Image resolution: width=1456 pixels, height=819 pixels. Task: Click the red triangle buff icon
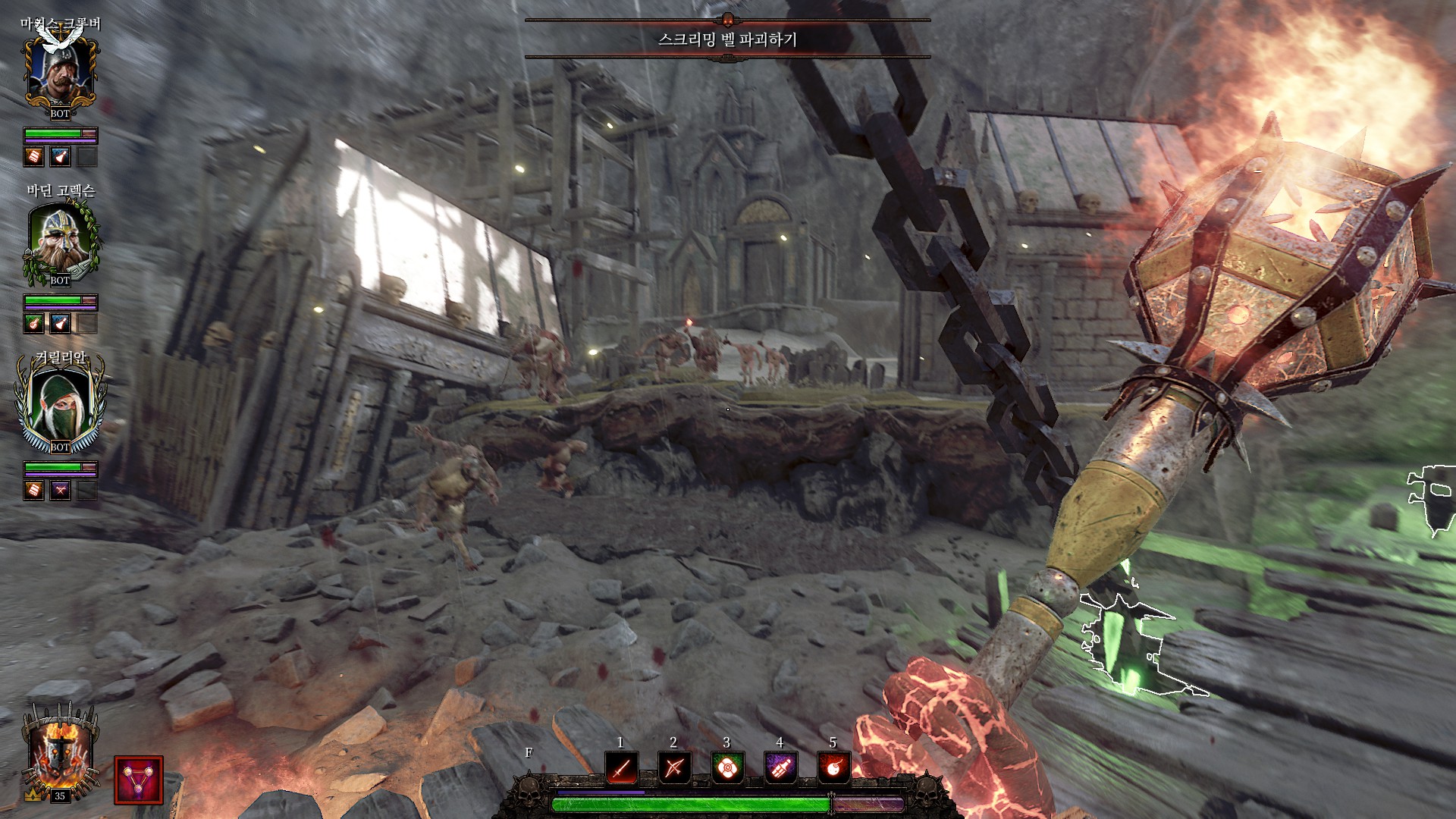138,780
